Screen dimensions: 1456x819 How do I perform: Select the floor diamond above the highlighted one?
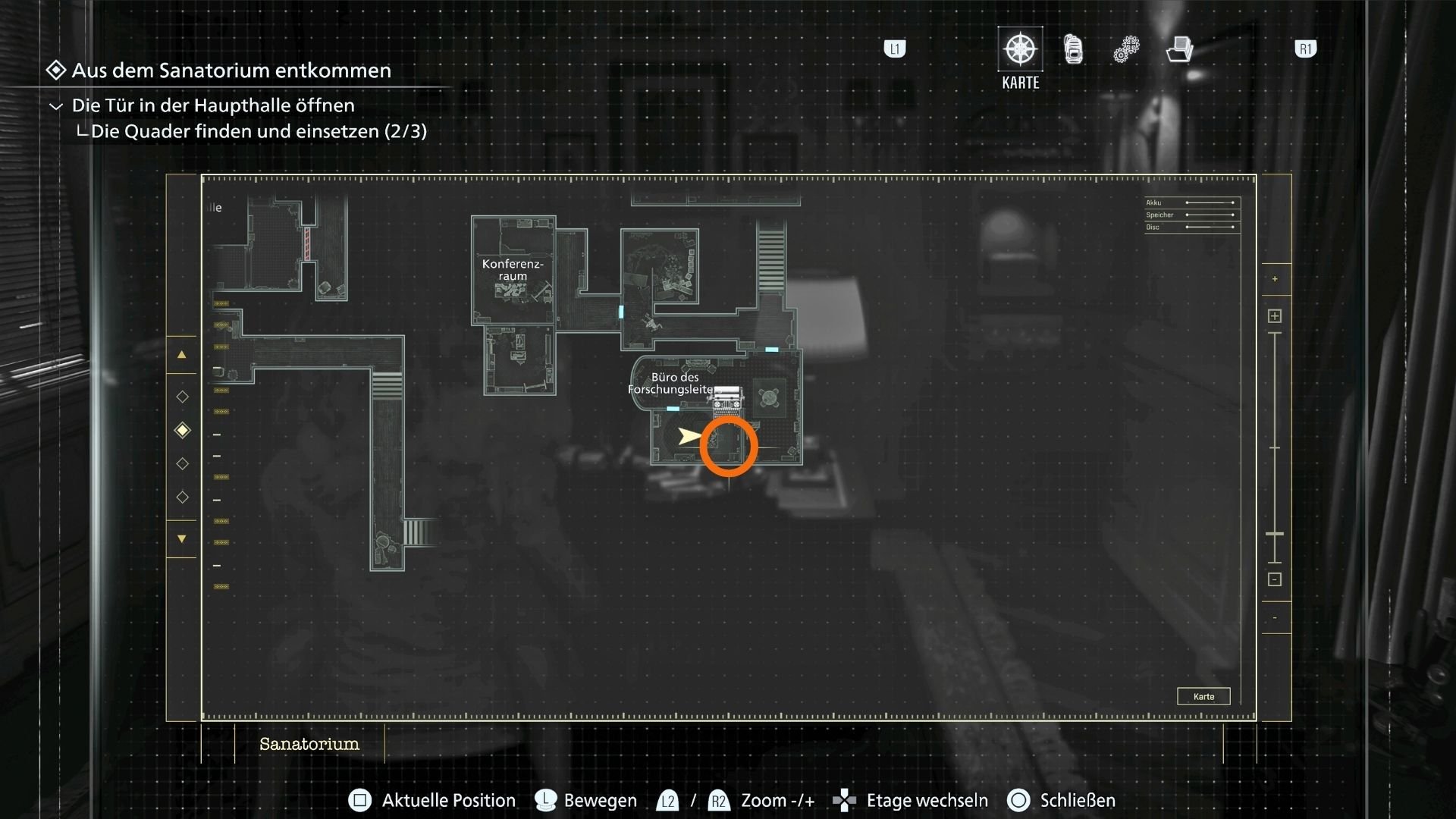[182, 396]
